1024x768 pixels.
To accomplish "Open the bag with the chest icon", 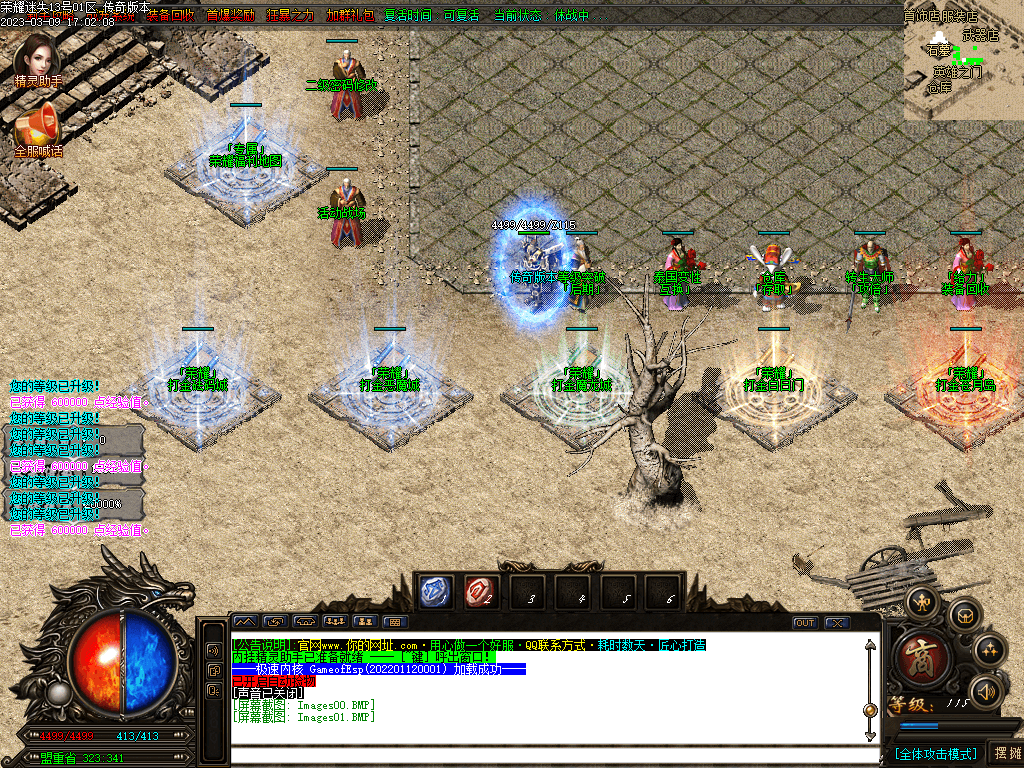I will tap(965, 614).
